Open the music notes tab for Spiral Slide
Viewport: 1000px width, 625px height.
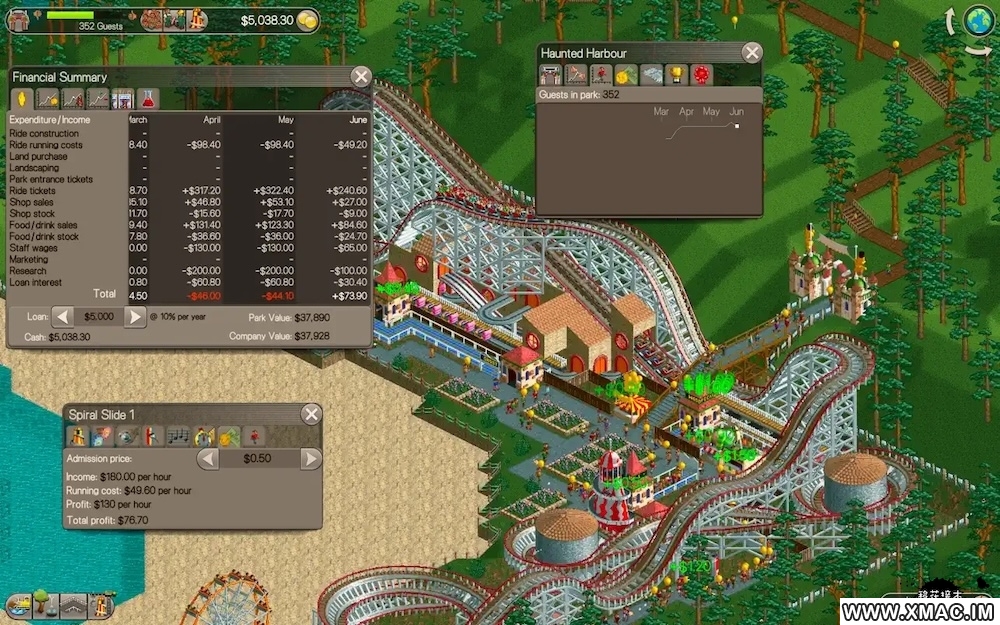point(177,436)
